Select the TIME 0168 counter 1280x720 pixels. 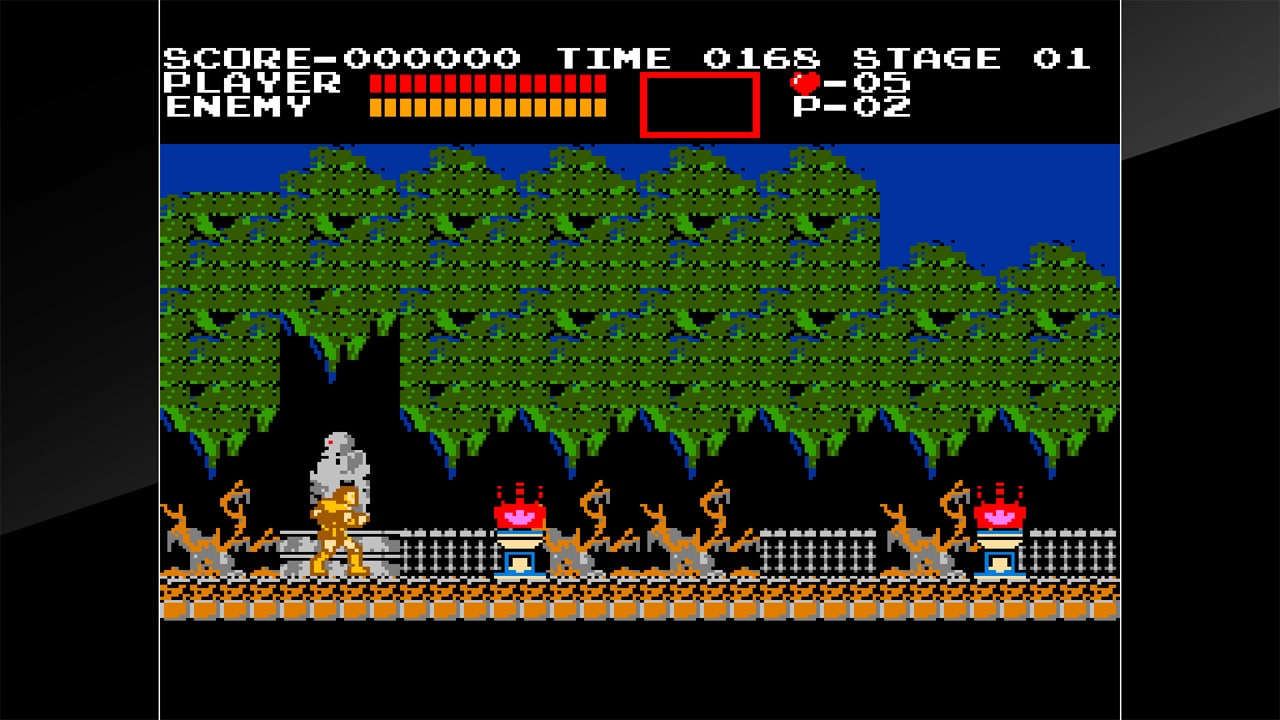coord(690,57)
